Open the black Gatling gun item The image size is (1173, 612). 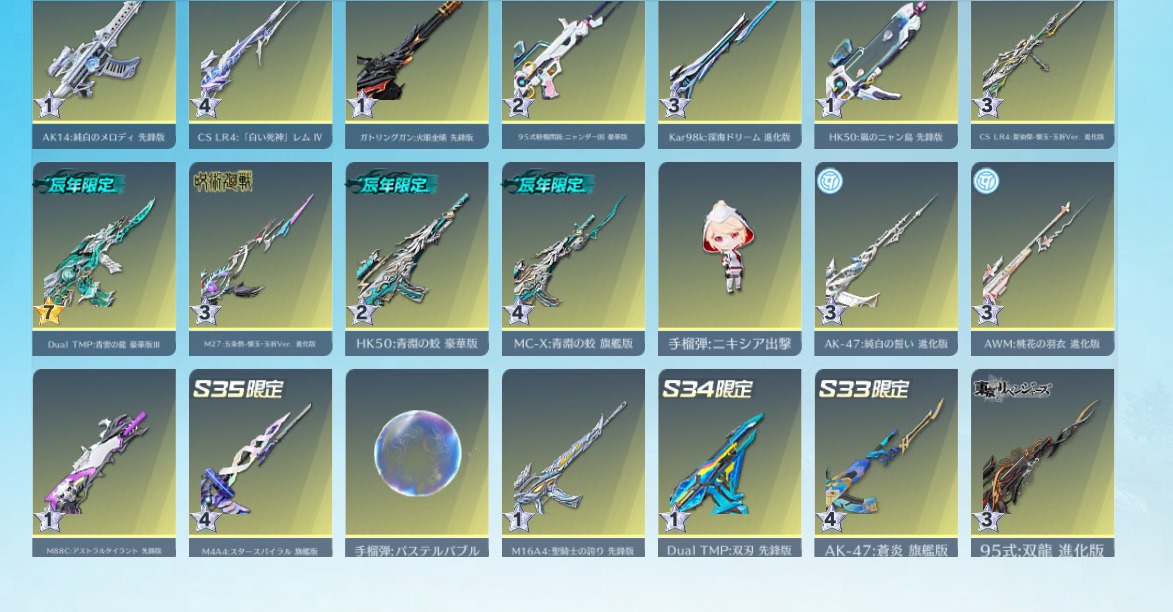417,70
